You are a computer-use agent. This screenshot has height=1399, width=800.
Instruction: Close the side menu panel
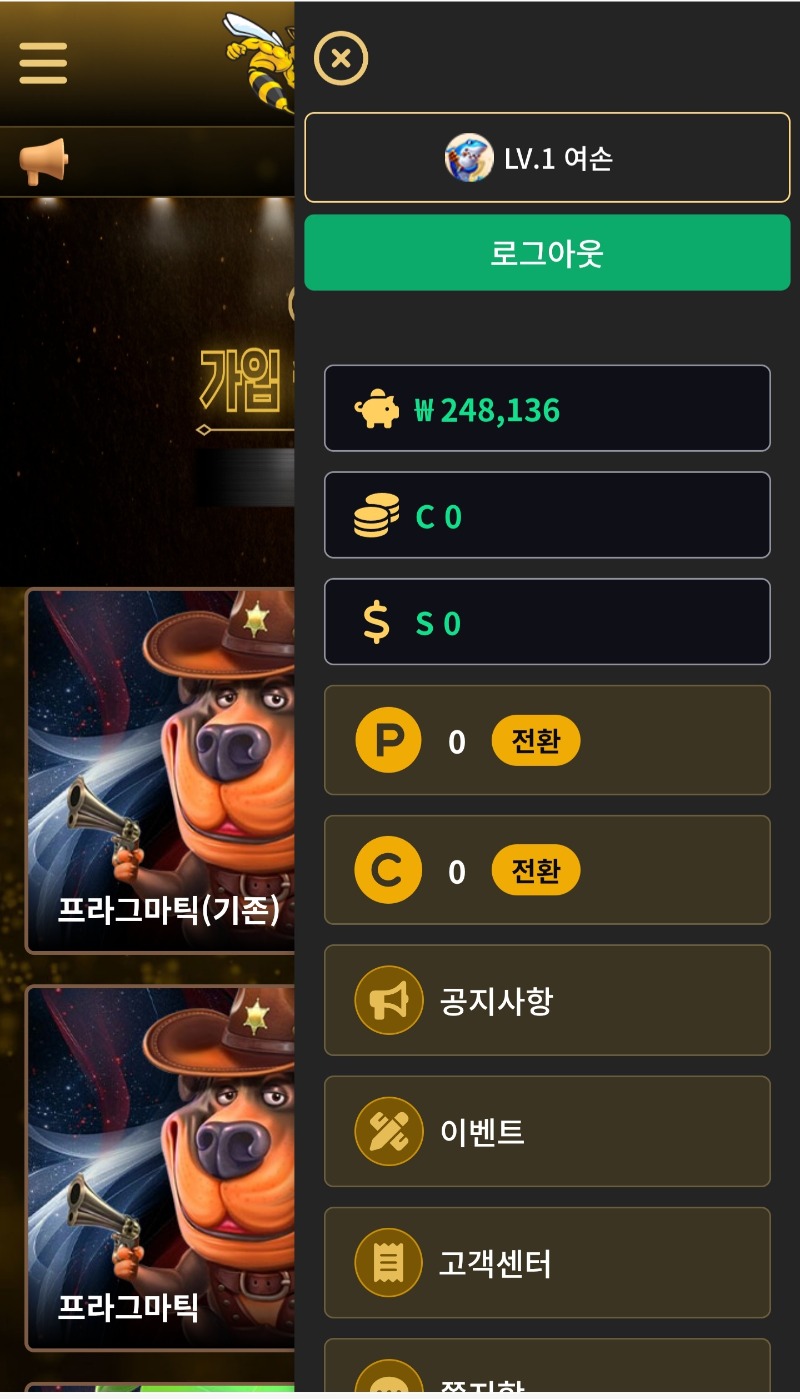(341, 59)
